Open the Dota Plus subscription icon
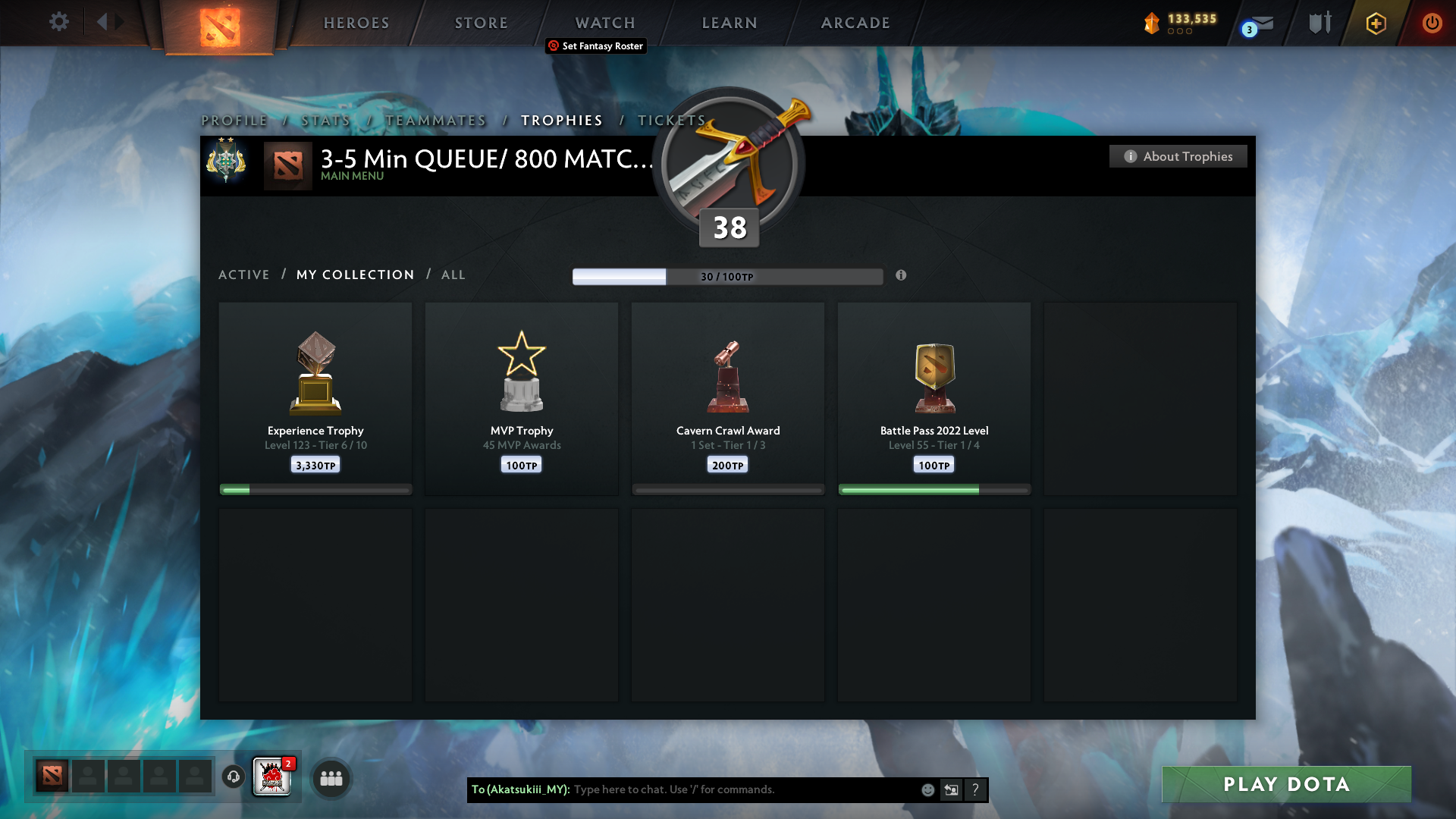Viewport: 1456px width, 819px height. click(1375, 23)
